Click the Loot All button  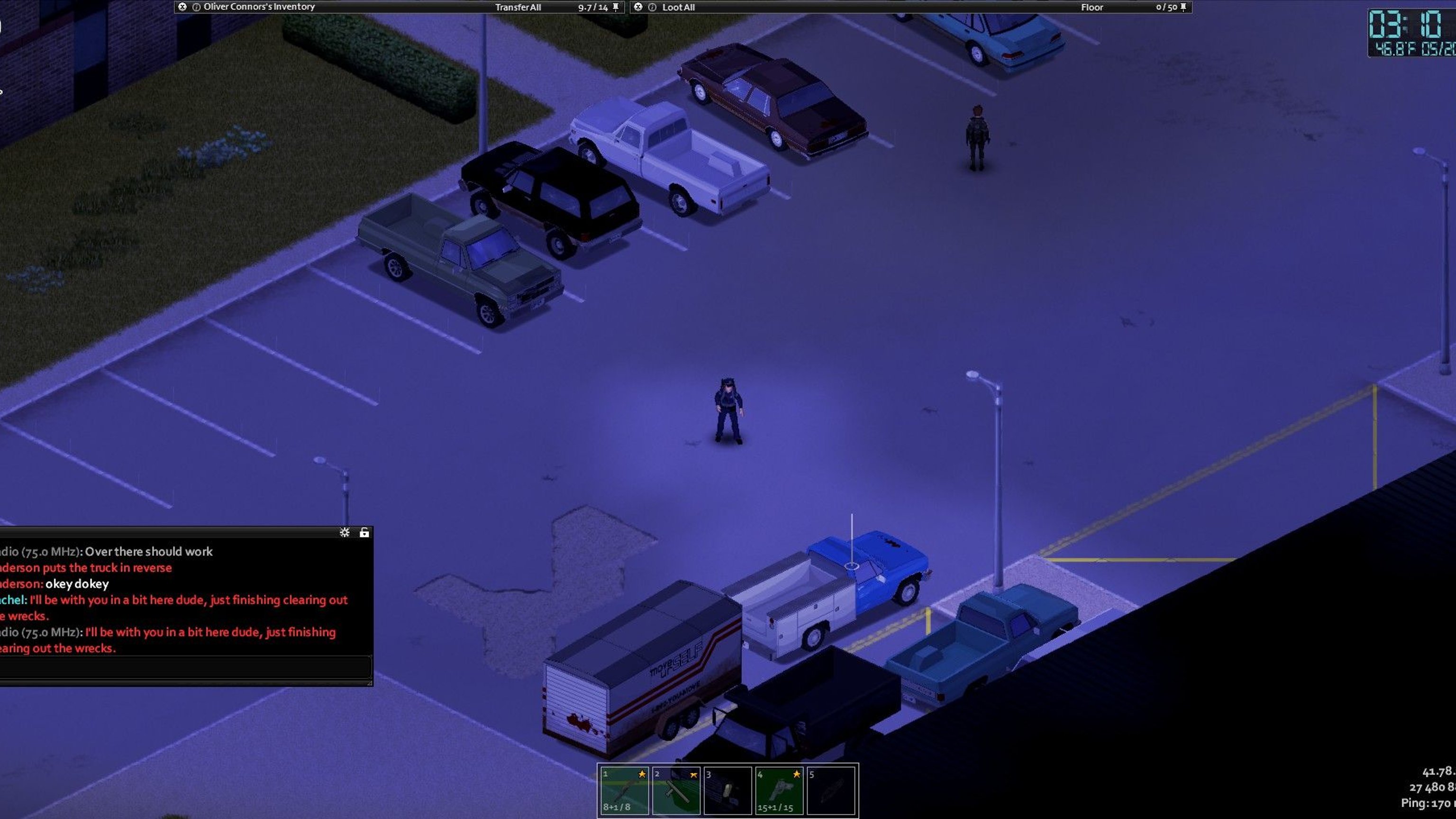tap(678, 8)
